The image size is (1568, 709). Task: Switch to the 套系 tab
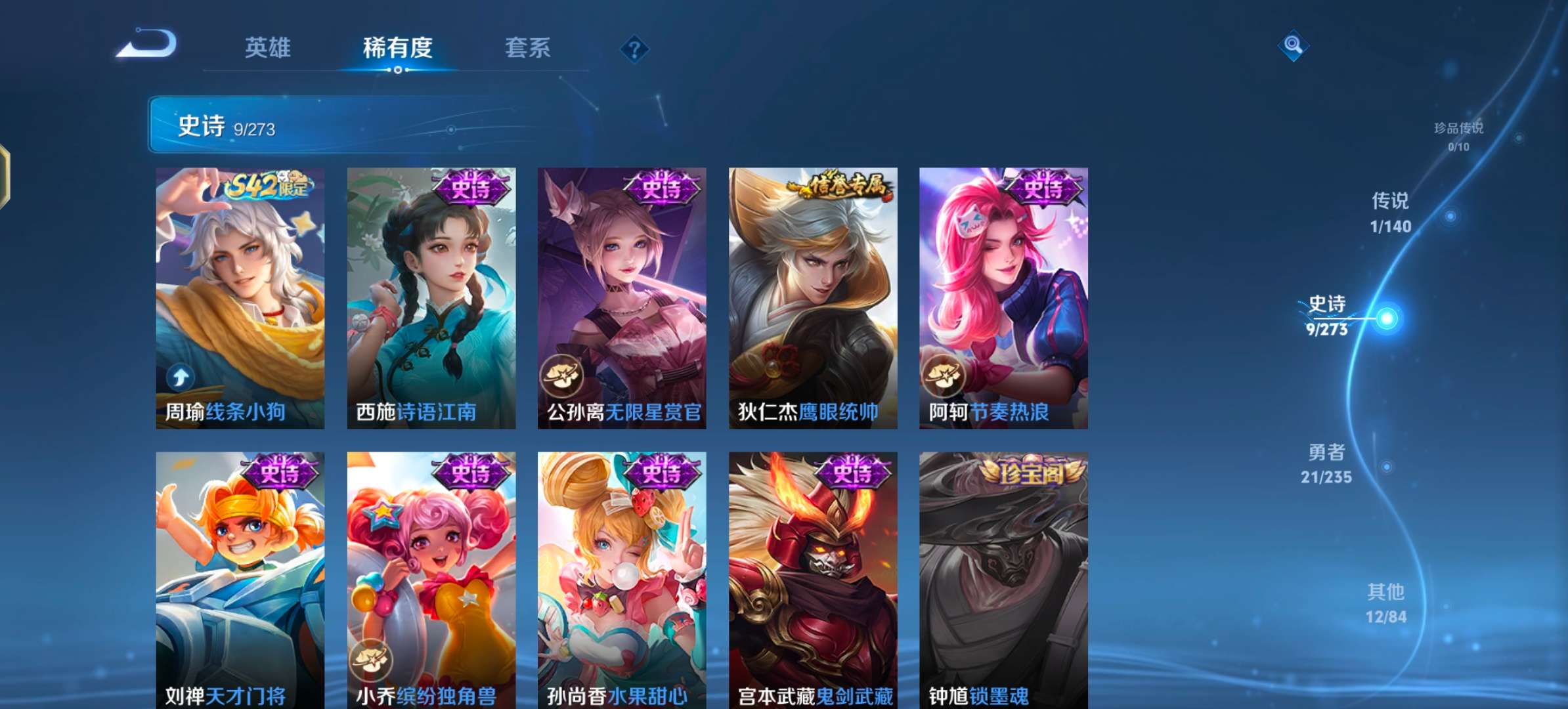pos(527,48)
